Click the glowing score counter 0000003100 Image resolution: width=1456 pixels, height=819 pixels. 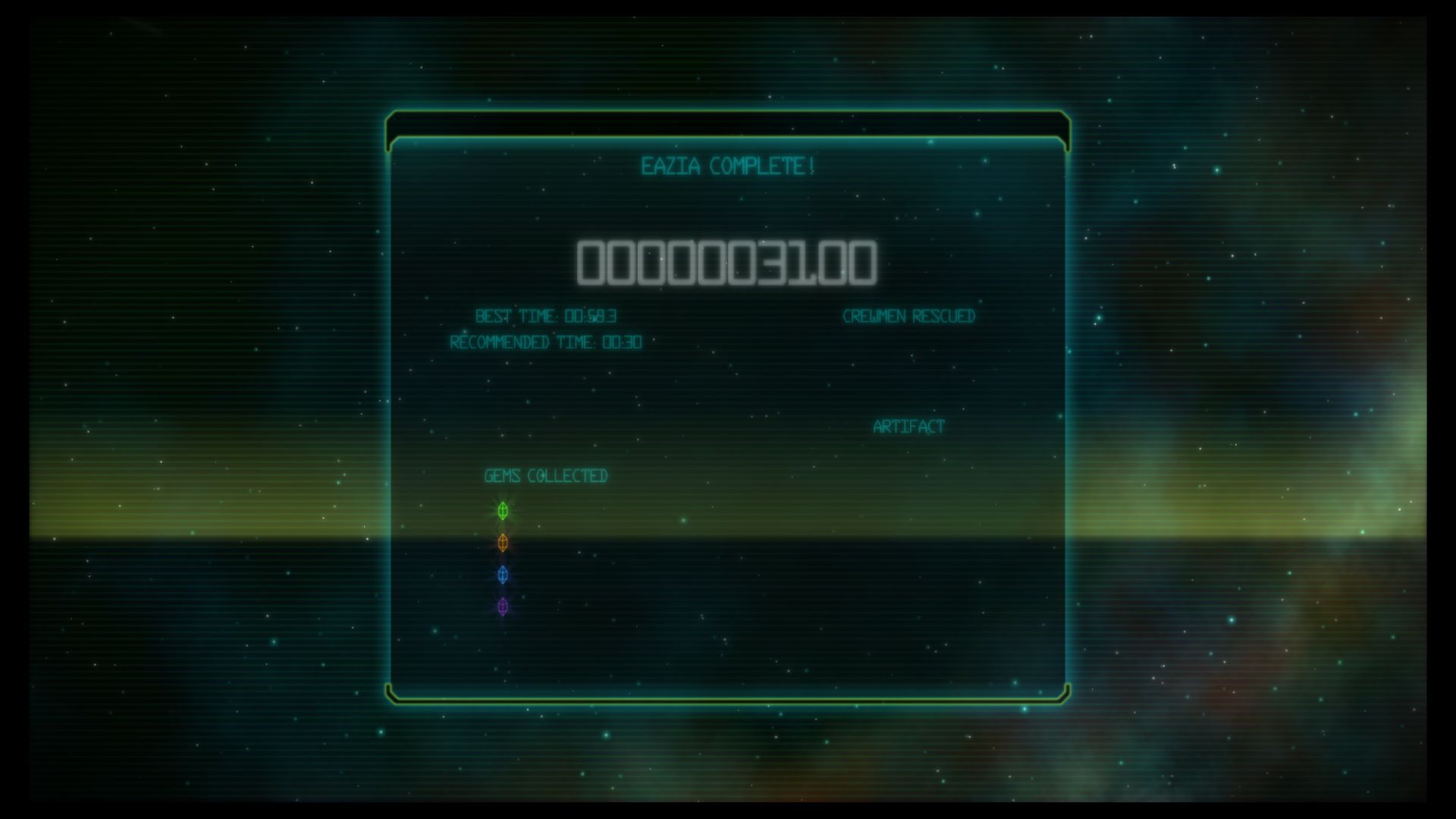[726, 262]
